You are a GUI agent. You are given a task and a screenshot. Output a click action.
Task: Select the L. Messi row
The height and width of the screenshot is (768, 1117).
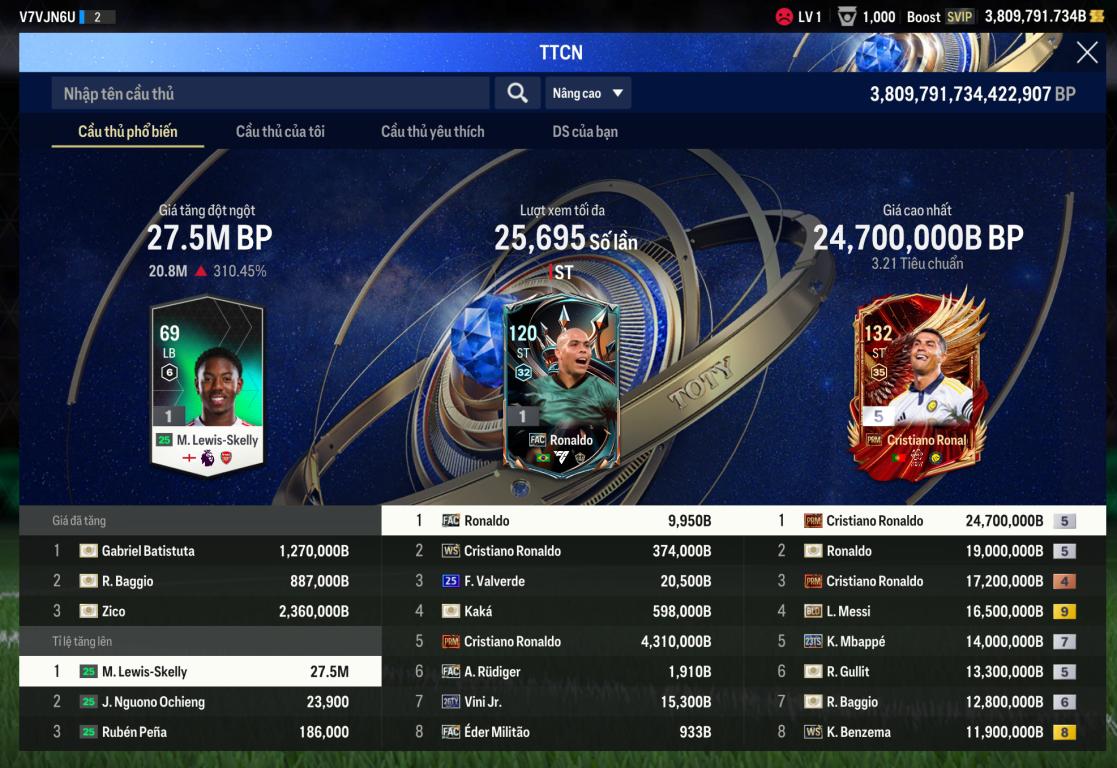925,611
